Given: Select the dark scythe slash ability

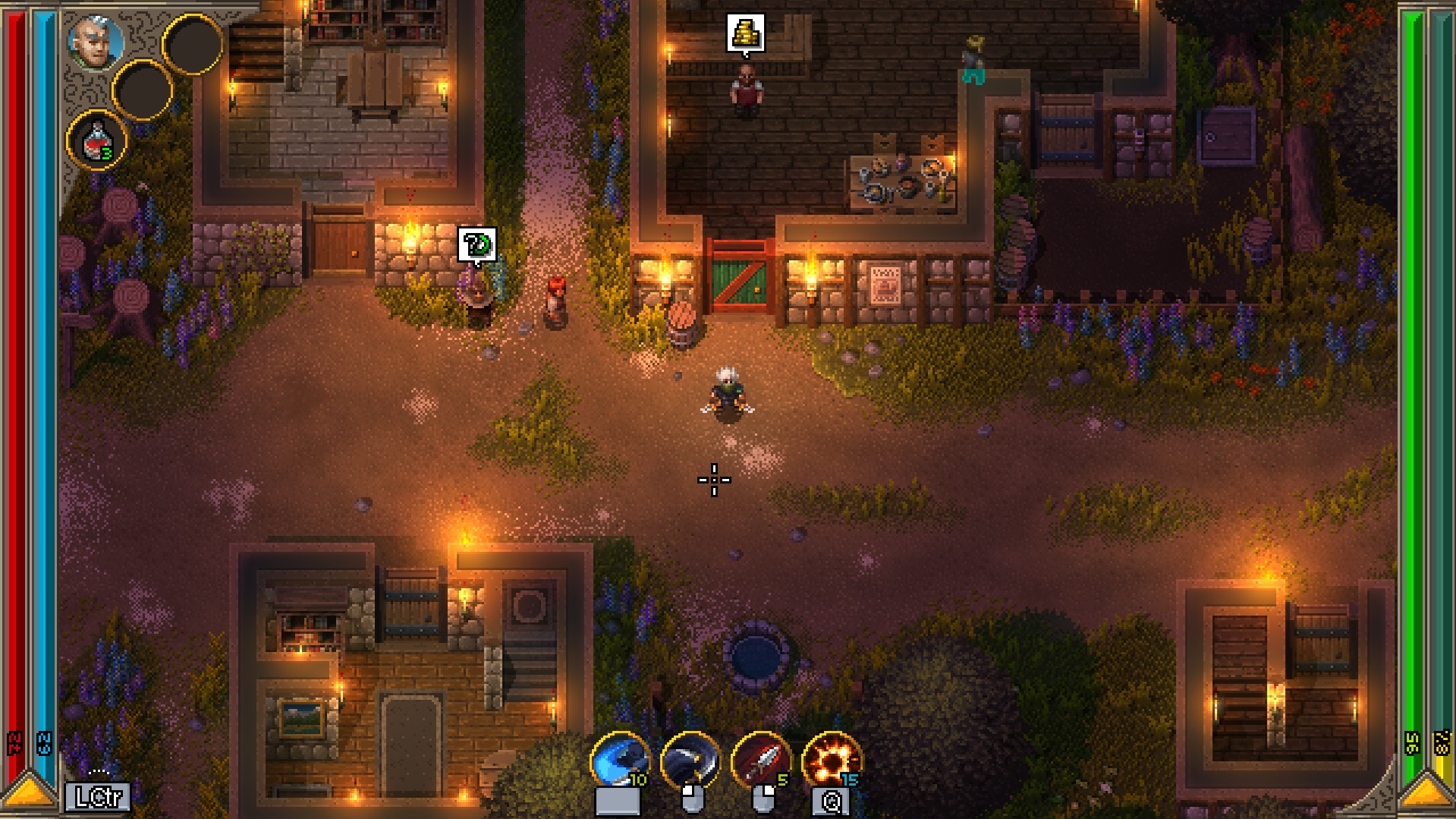Looking at the screenshot, I should click(689, 761).
